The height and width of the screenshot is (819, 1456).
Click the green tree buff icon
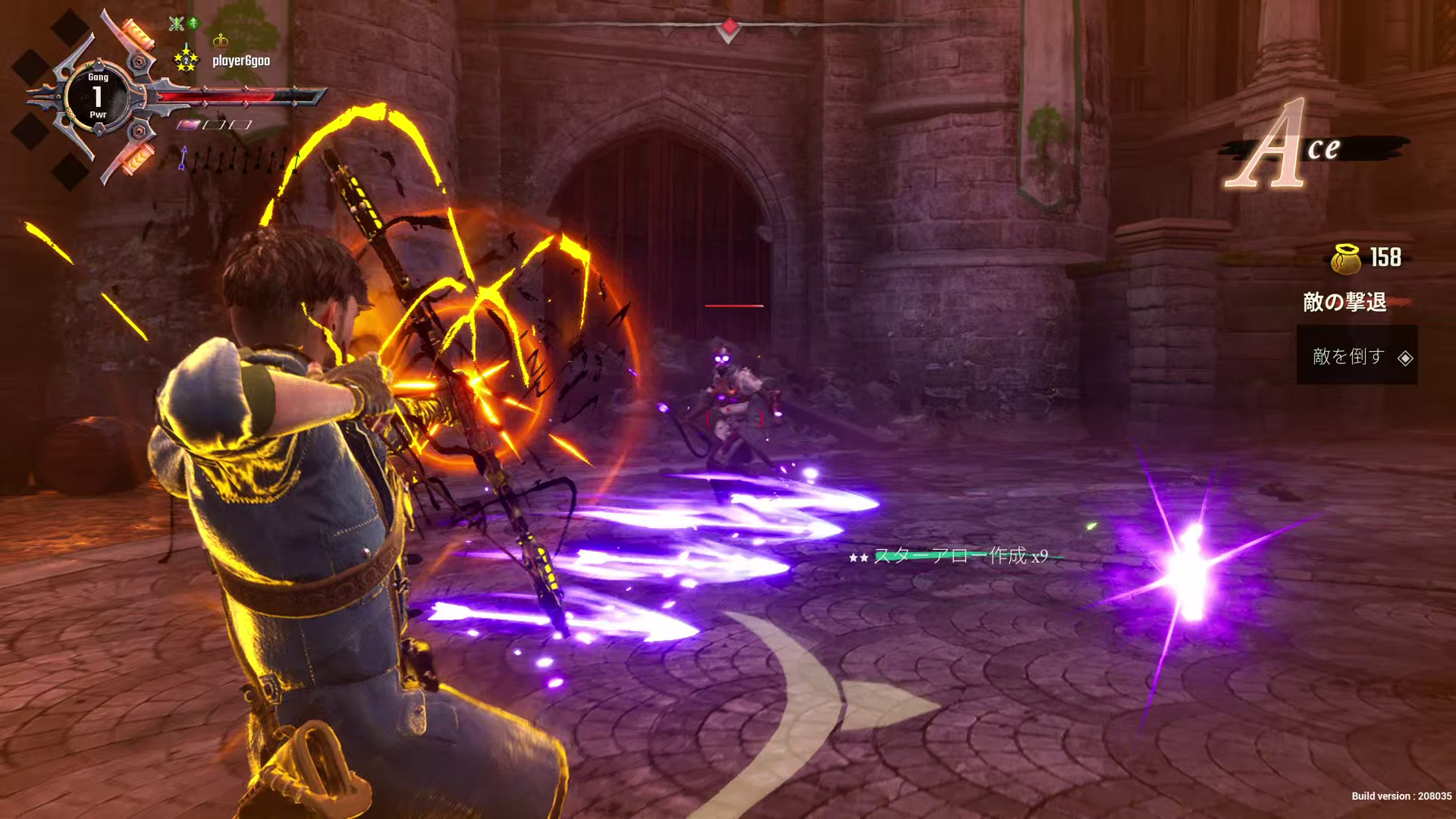194,24
